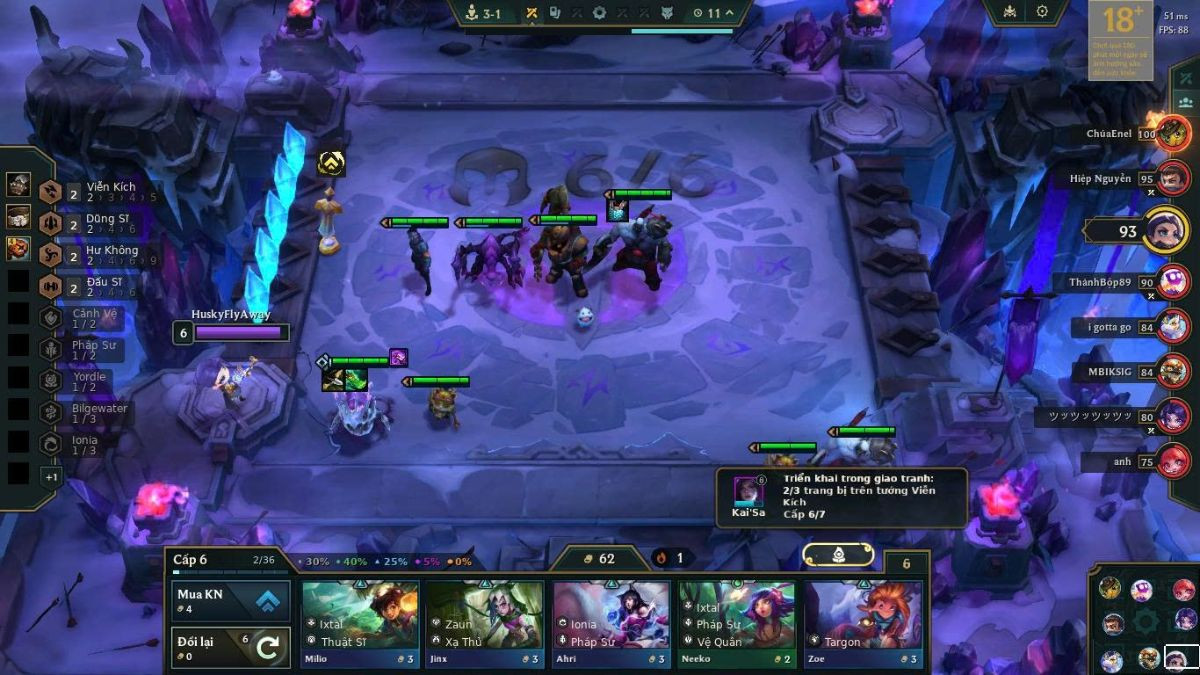The image size is (1200, 675).
Task: Open the settings gear icon
Action: 1042,12
